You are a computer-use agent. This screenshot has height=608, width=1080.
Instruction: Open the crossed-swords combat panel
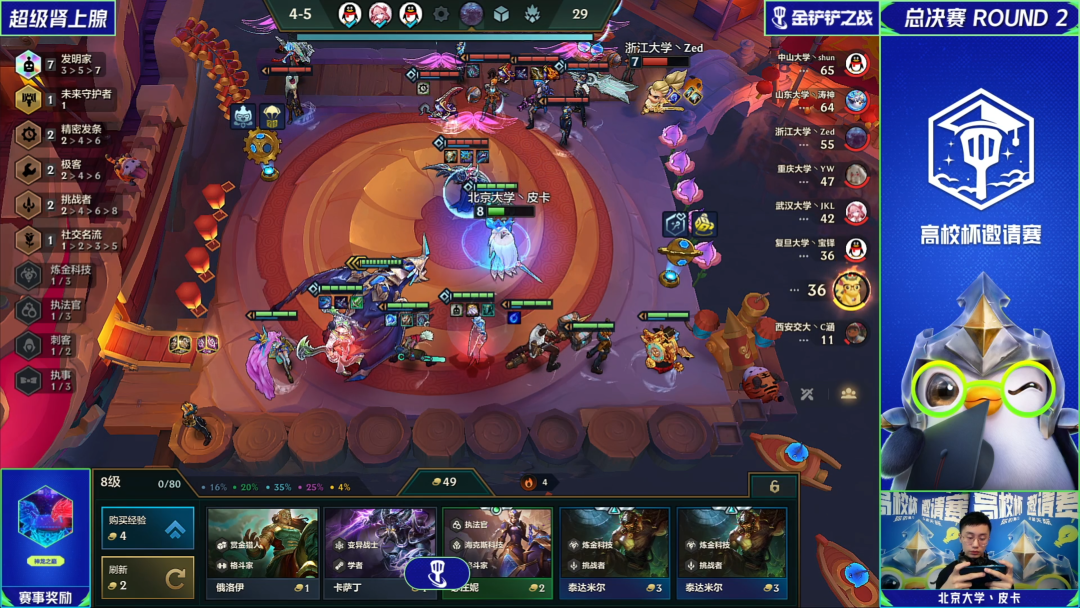(808, 394)
